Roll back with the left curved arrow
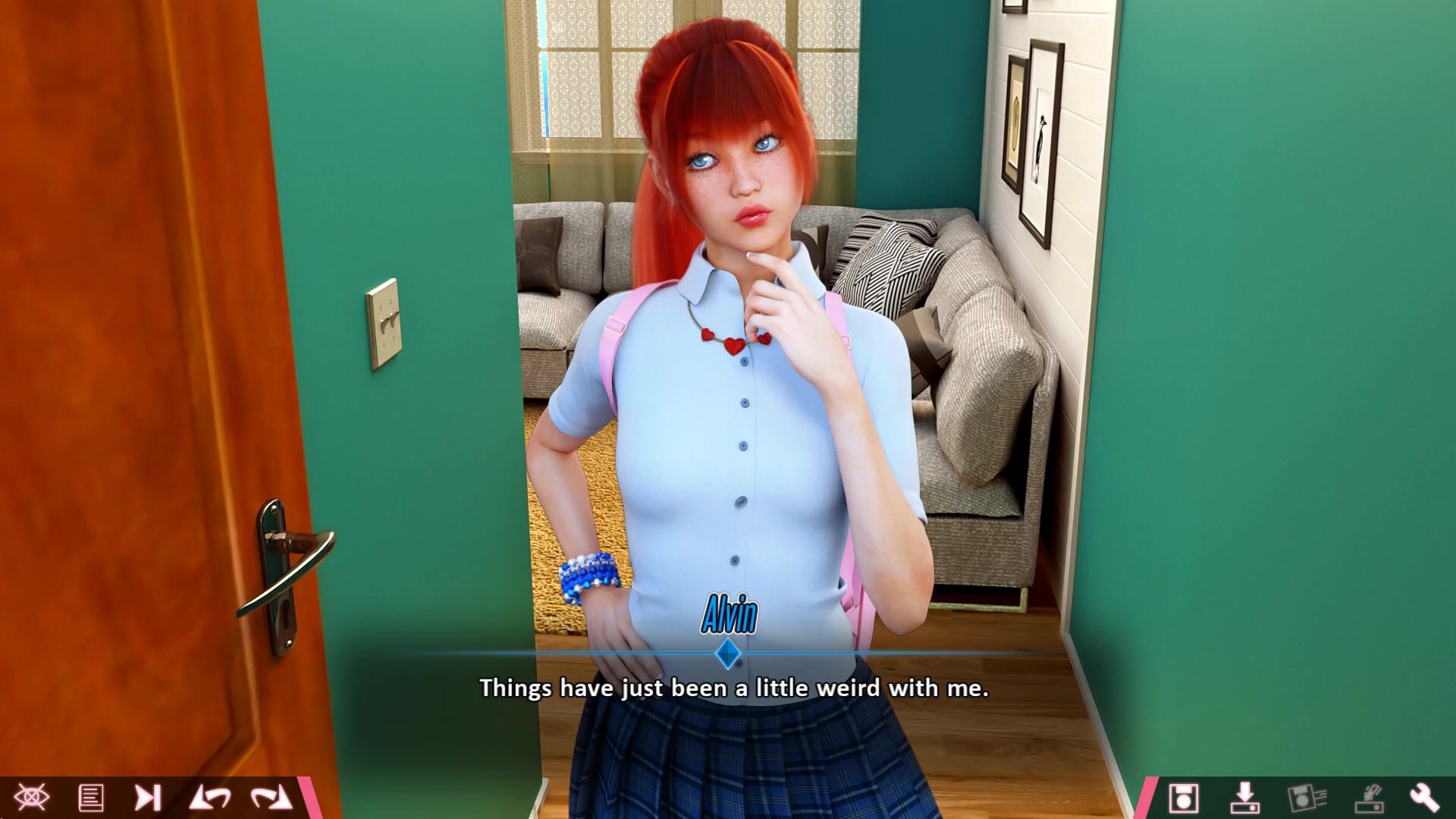The width and height of the screenshot is (1456, 819). tap(210, 798)
